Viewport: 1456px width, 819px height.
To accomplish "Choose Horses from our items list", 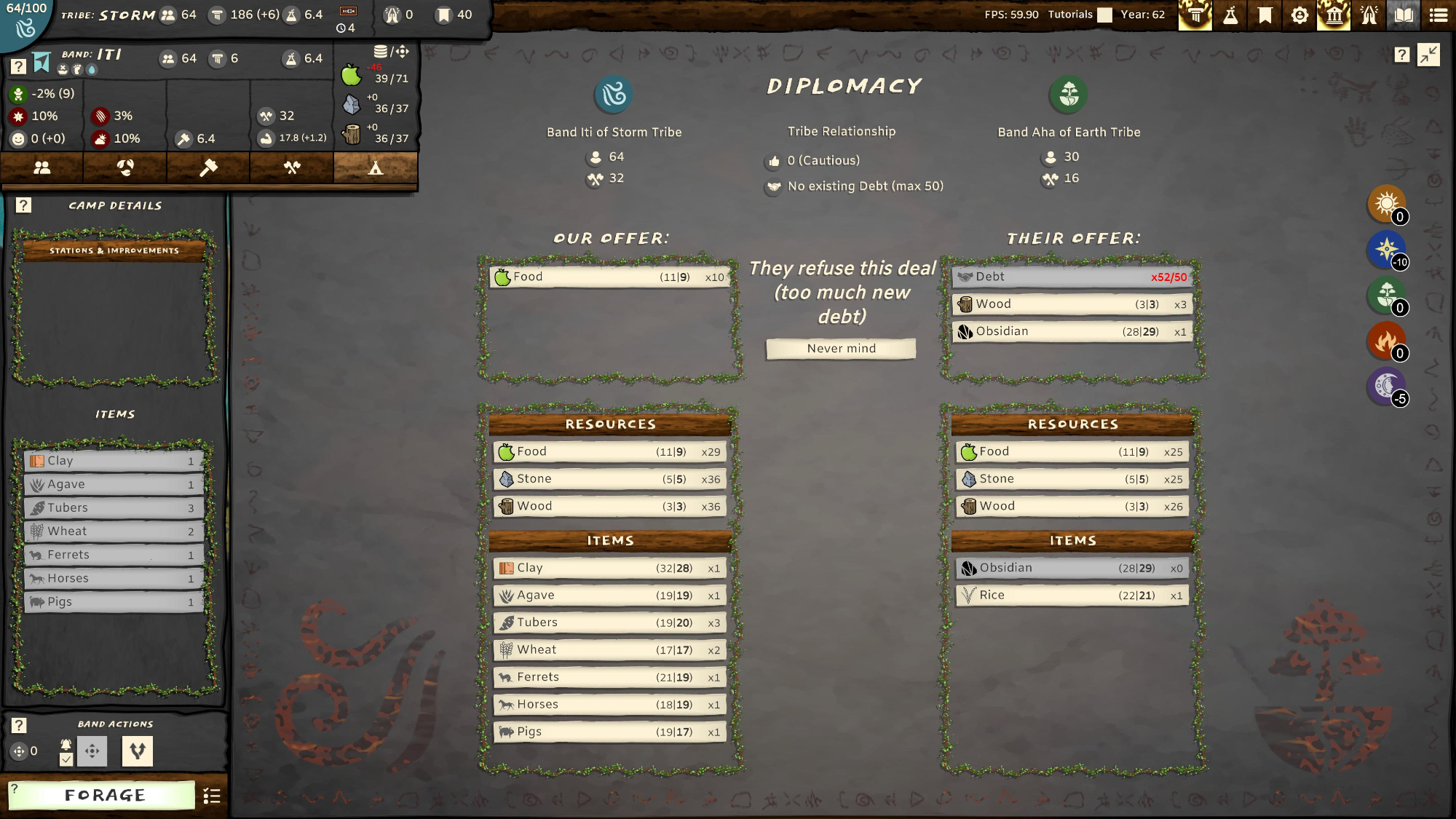I will pos(610,705).
